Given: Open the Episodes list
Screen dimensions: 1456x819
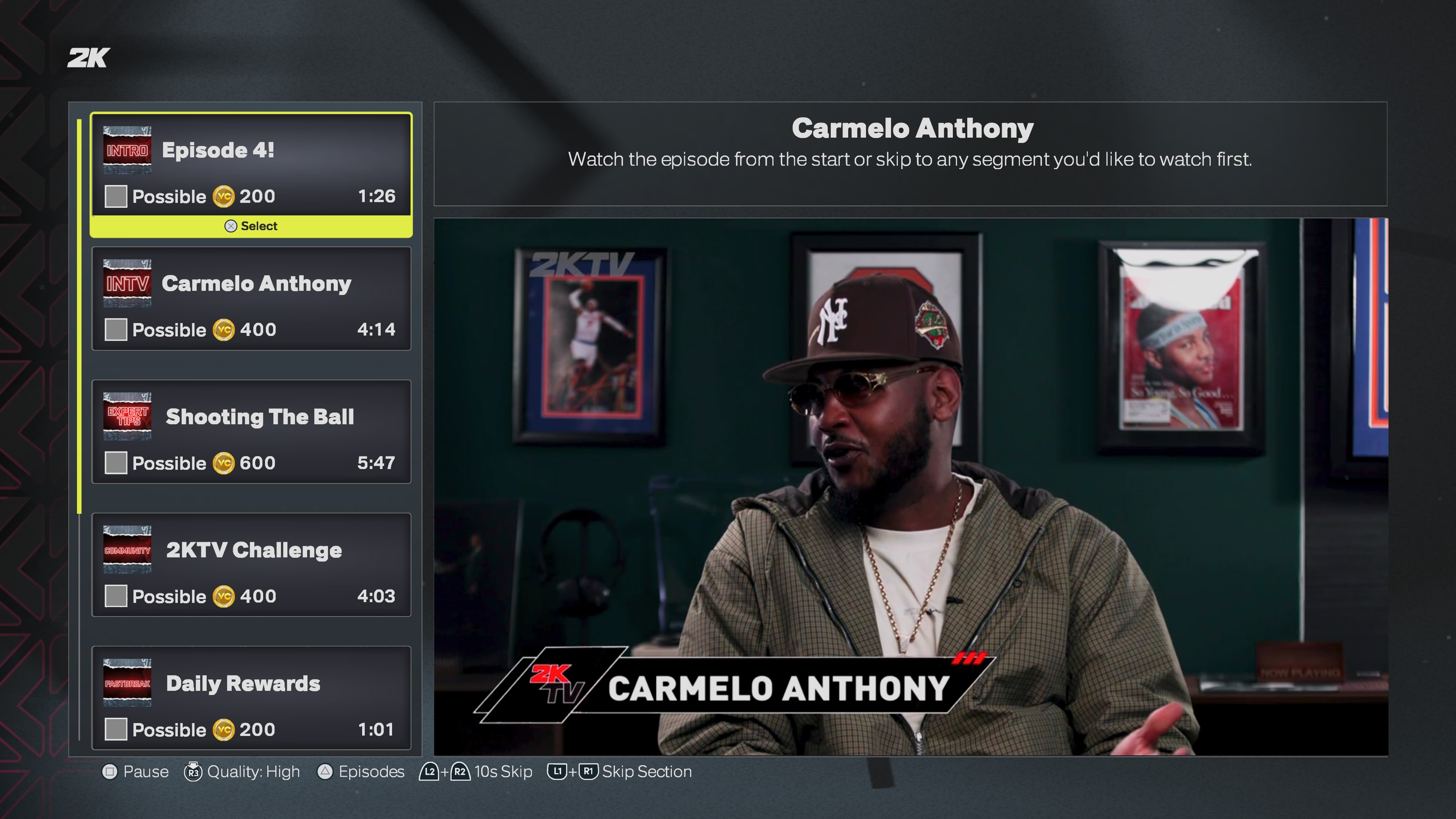Looking at the screenshot, I should point(361,772).
